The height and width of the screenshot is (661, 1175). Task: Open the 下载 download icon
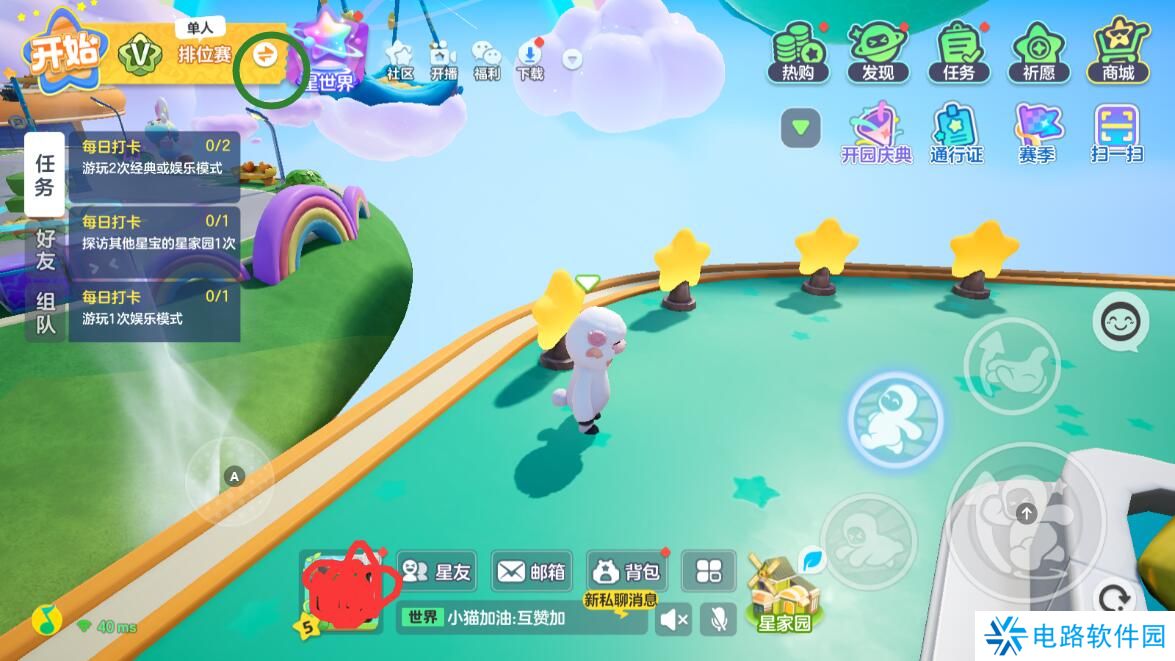(530, 60)
